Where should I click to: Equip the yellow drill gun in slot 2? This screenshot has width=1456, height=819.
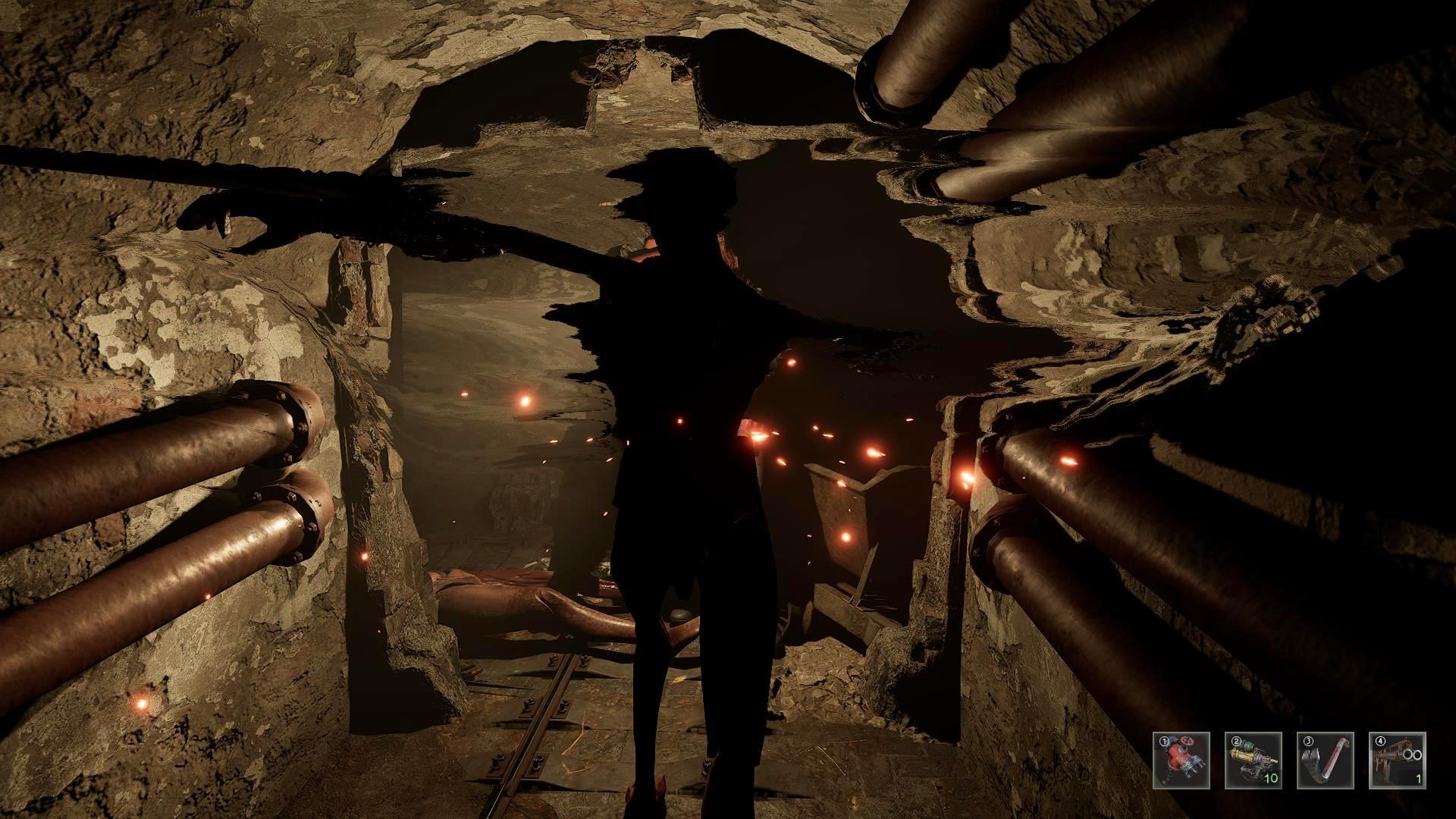tap(1253, 760)
